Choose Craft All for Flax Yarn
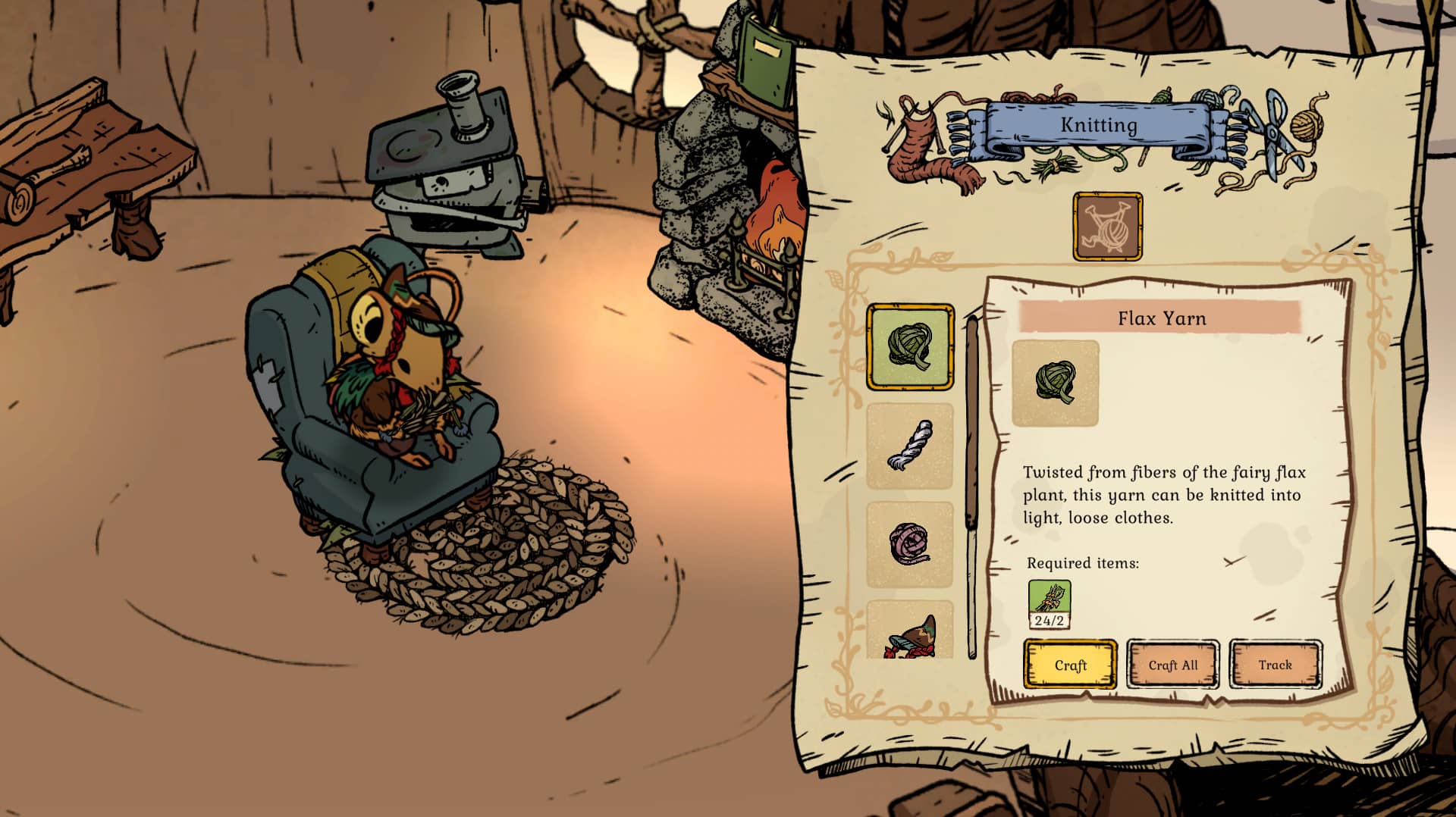 [1172, 665]
